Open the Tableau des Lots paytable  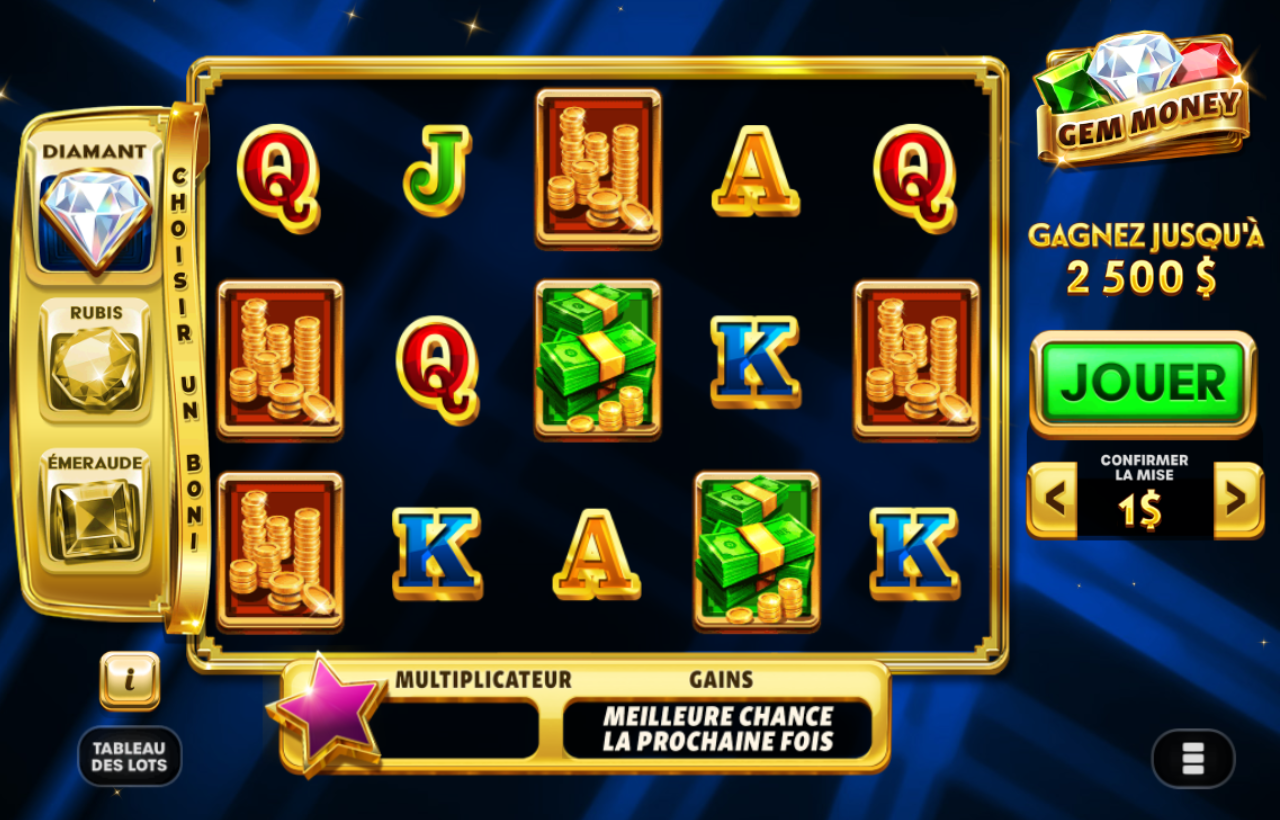click(130, 756)
